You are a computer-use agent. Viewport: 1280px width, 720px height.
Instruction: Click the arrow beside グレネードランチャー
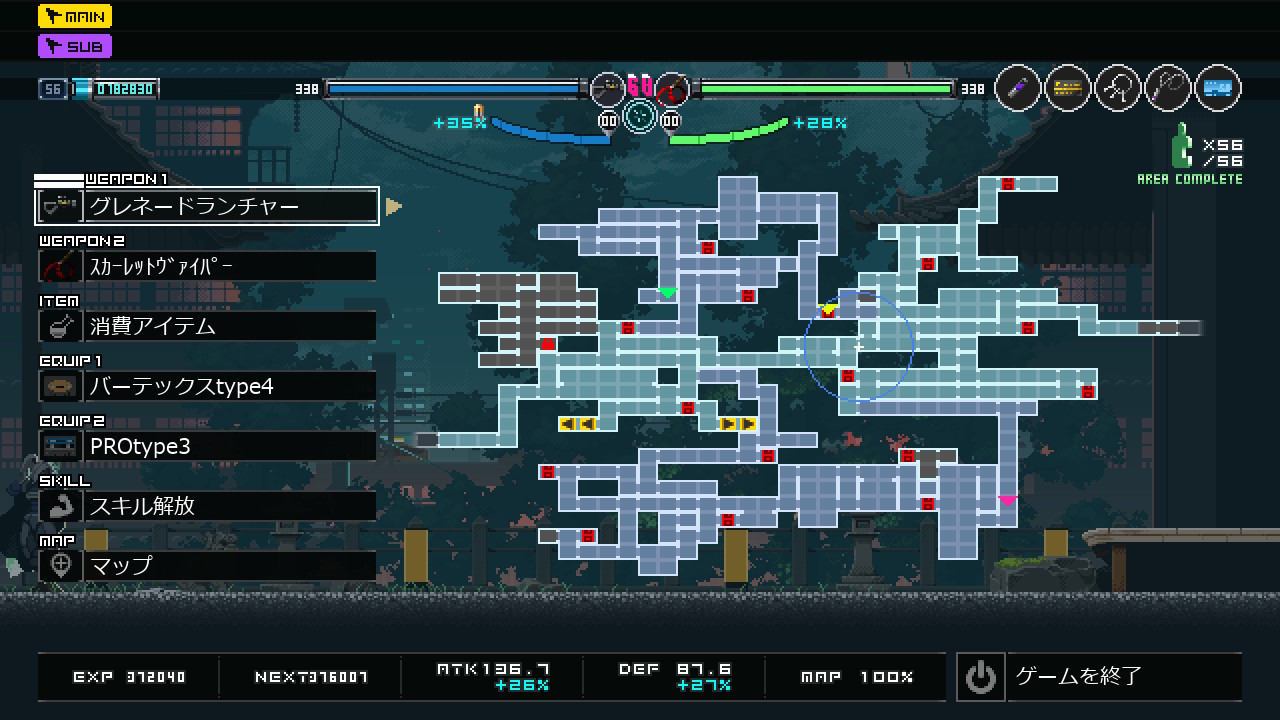point(394,206)
